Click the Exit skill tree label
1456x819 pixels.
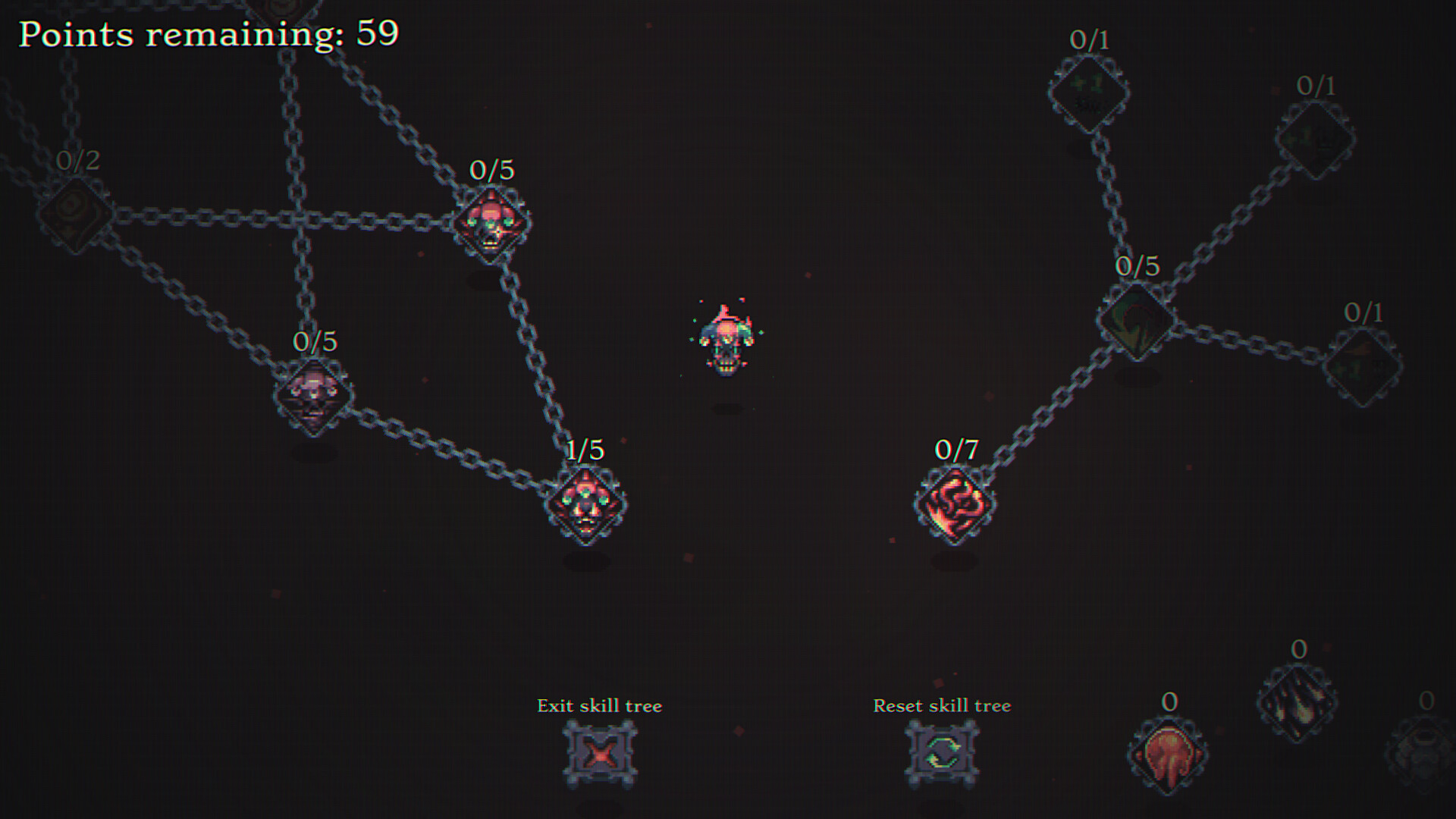click(598, 705)
